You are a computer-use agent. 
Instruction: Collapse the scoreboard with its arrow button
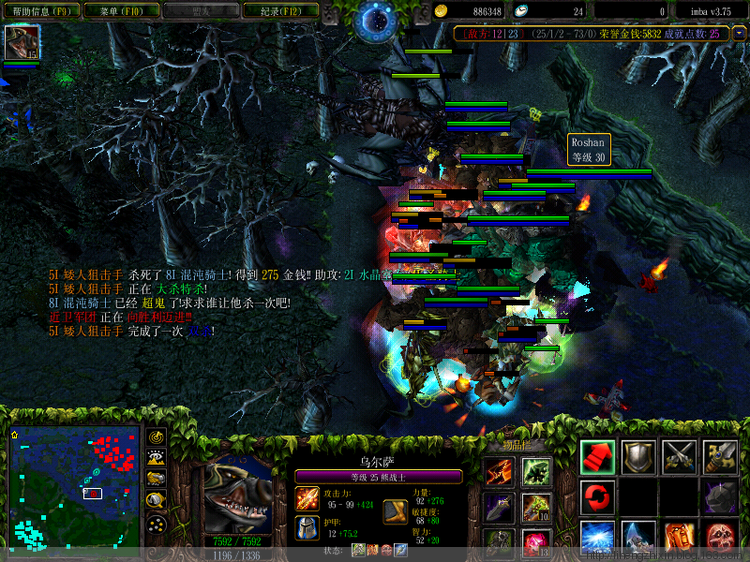tap(739, 33)
